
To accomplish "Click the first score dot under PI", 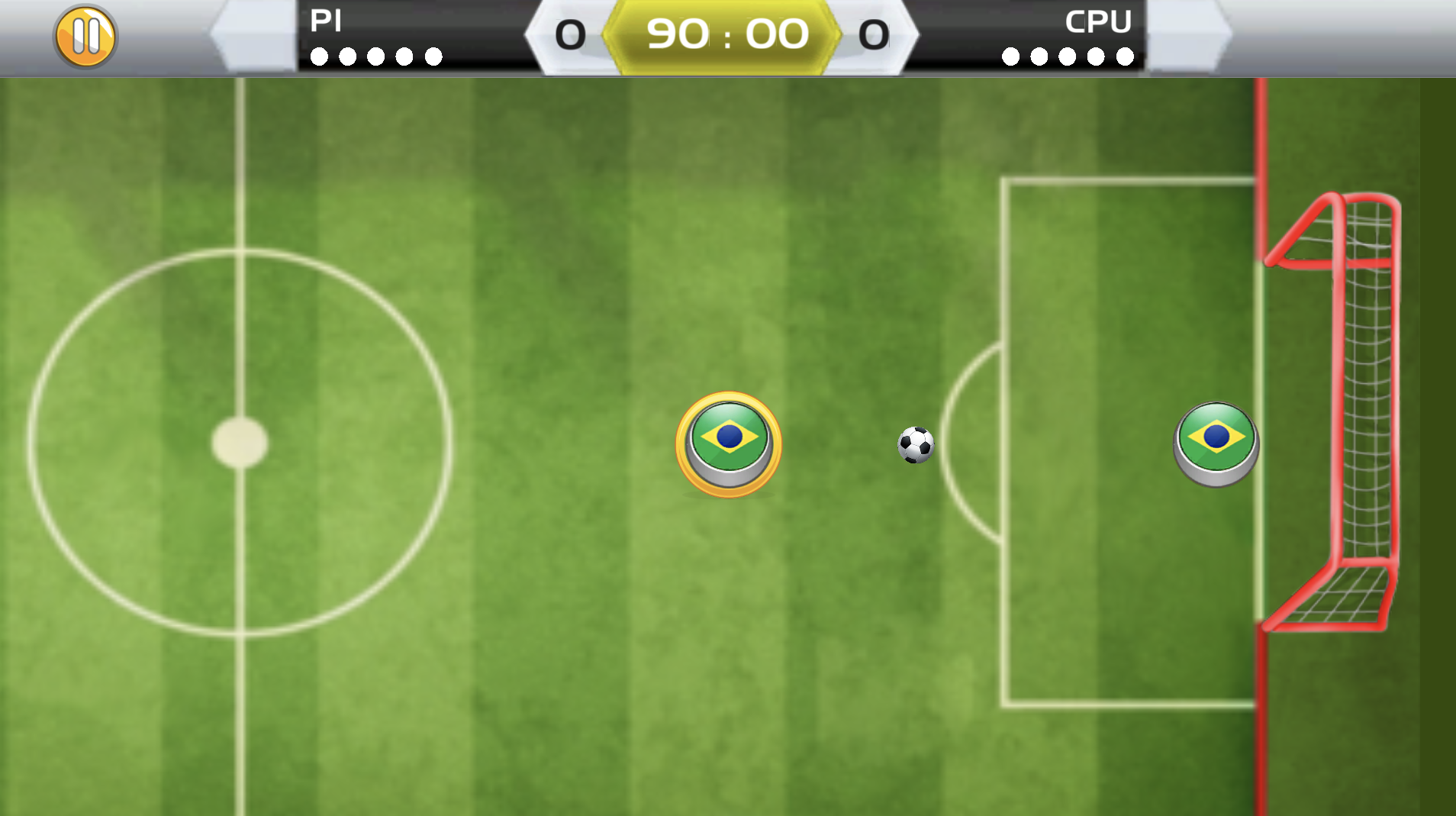I will [x=317, y=56].
